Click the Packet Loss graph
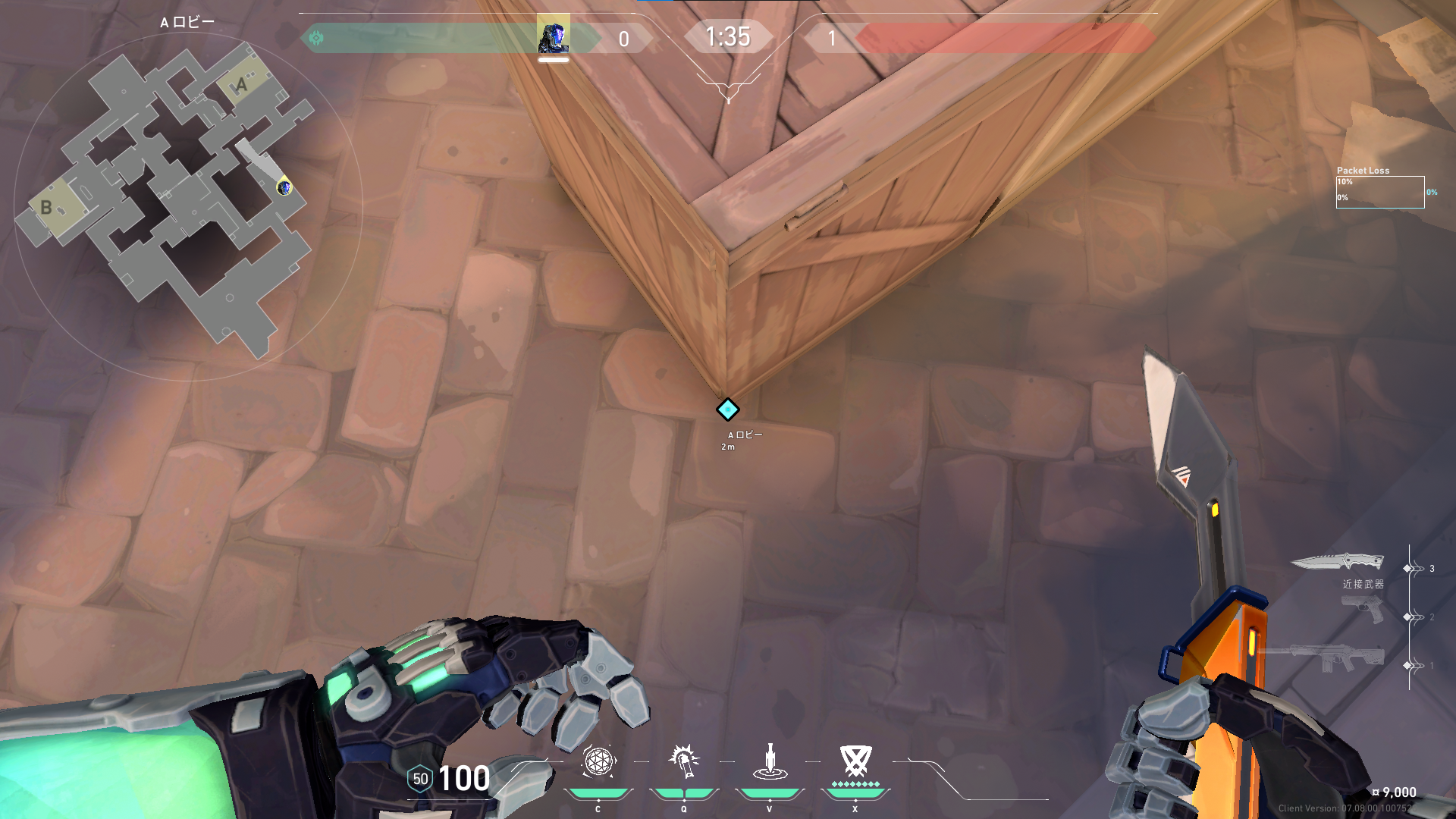This screenshot has width=1456, height=819. coord(1379,192)
